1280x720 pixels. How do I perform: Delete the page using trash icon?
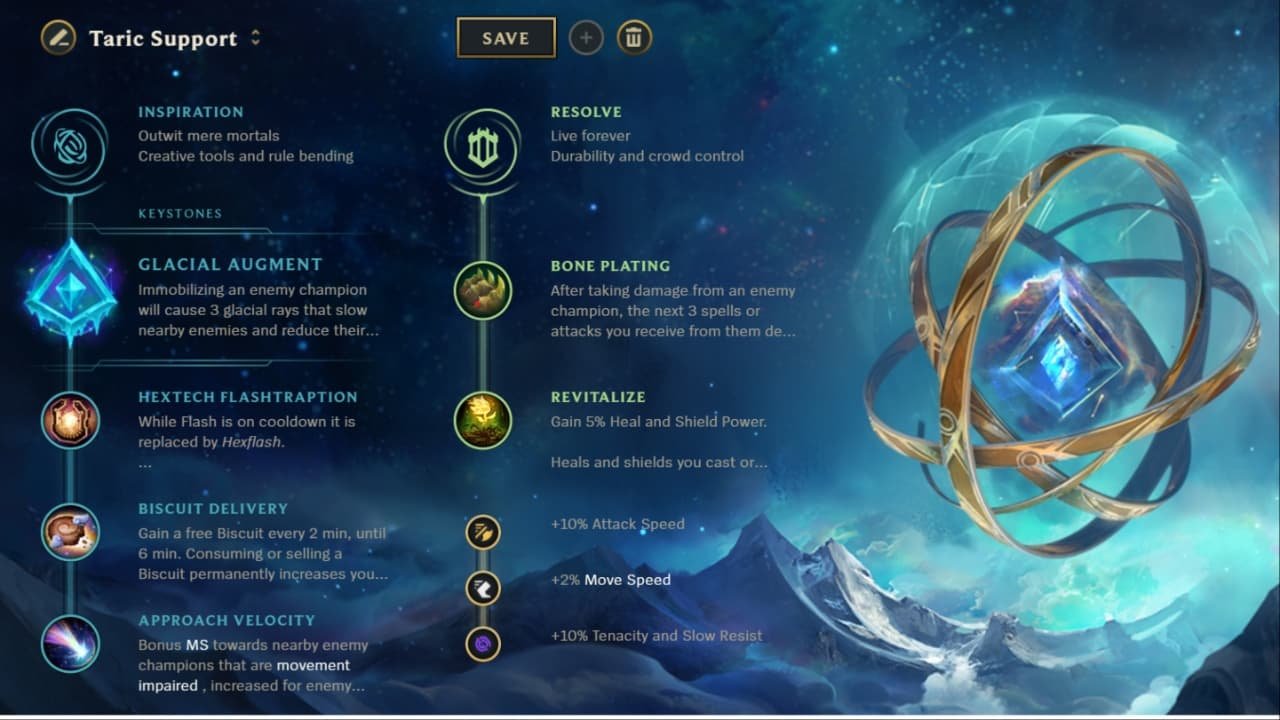point(633,38)
